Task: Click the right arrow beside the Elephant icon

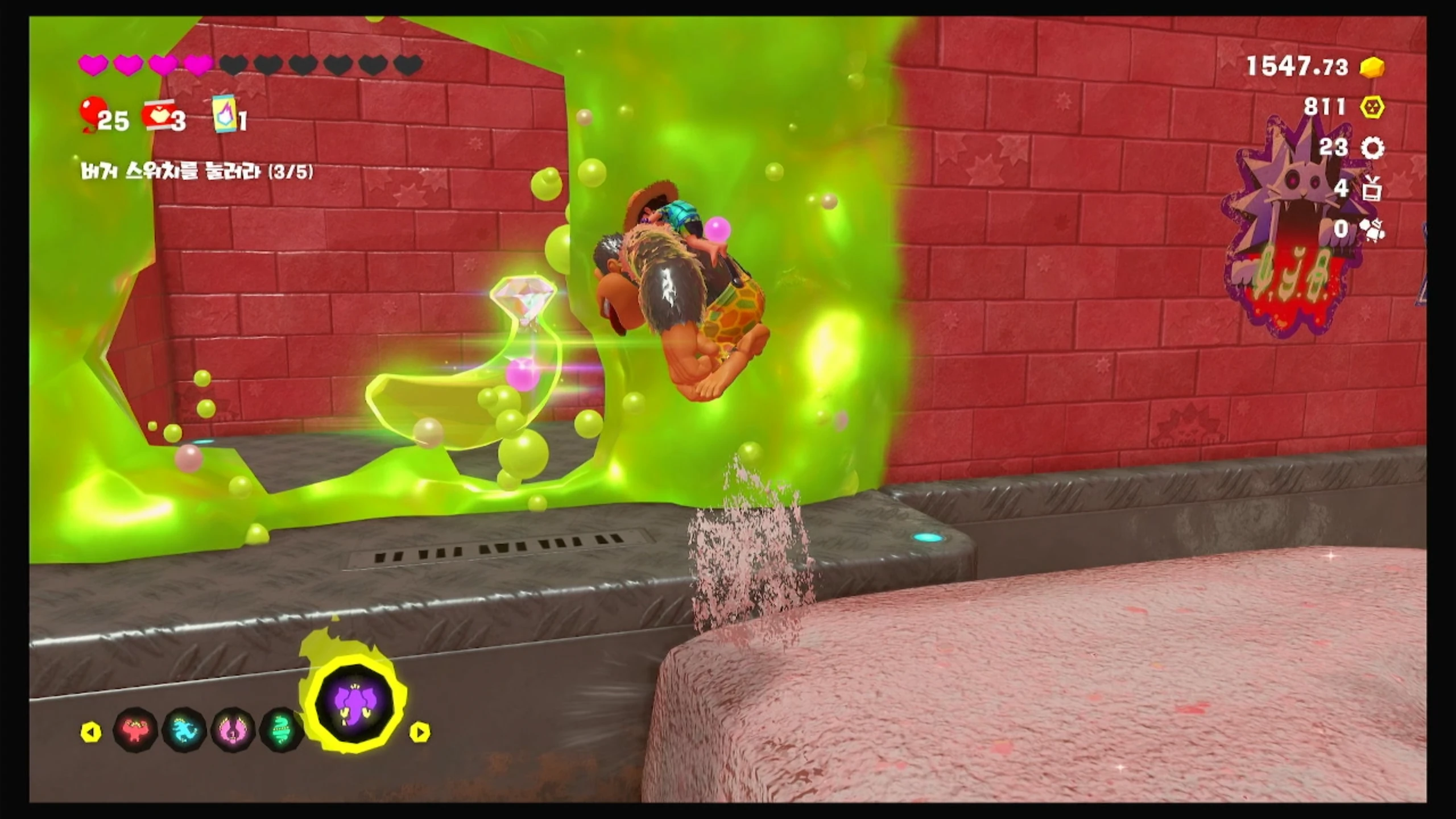Action: click(420, 732)
